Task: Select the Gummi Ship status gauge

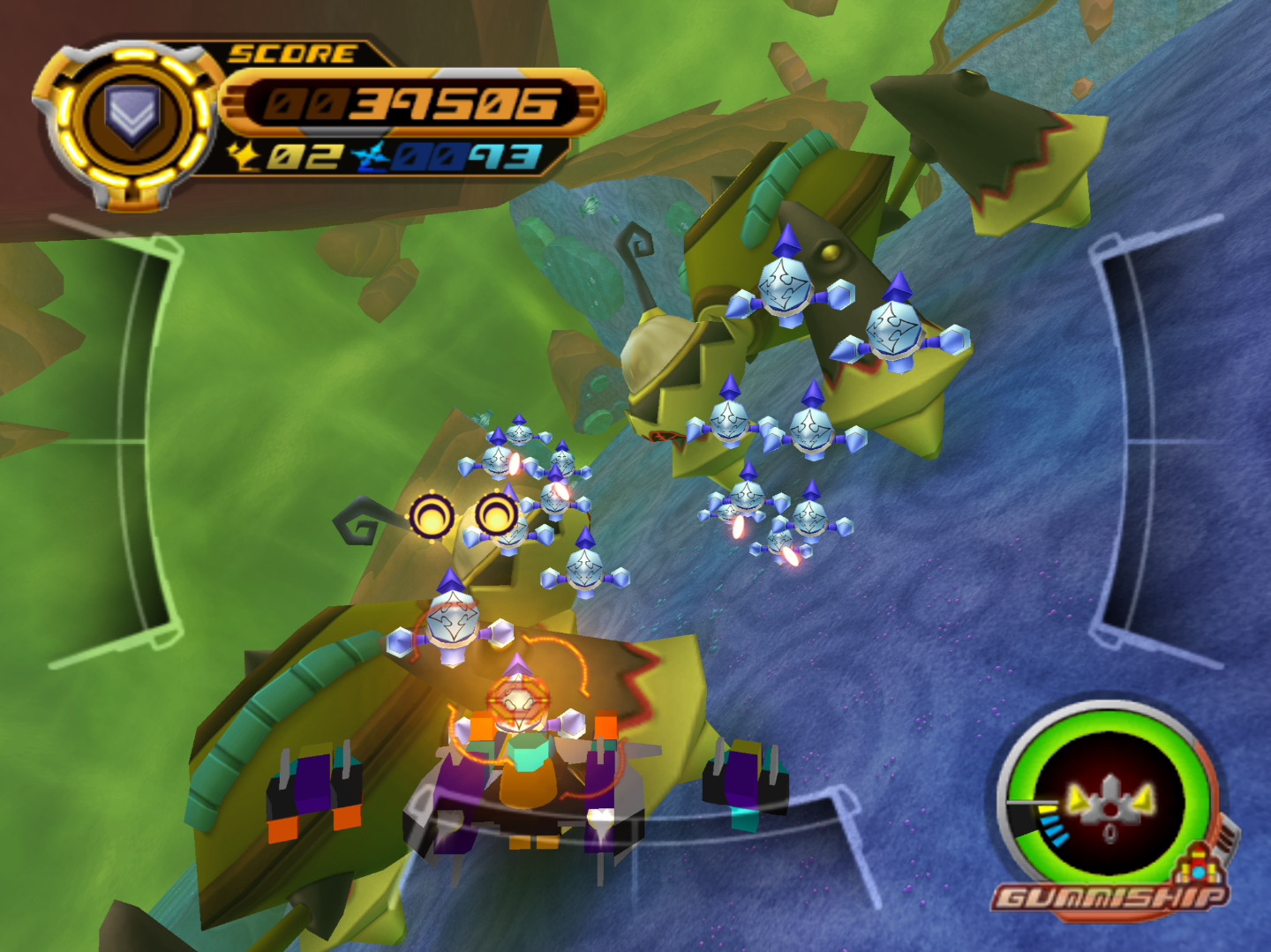Action: tap(1109, 805)
